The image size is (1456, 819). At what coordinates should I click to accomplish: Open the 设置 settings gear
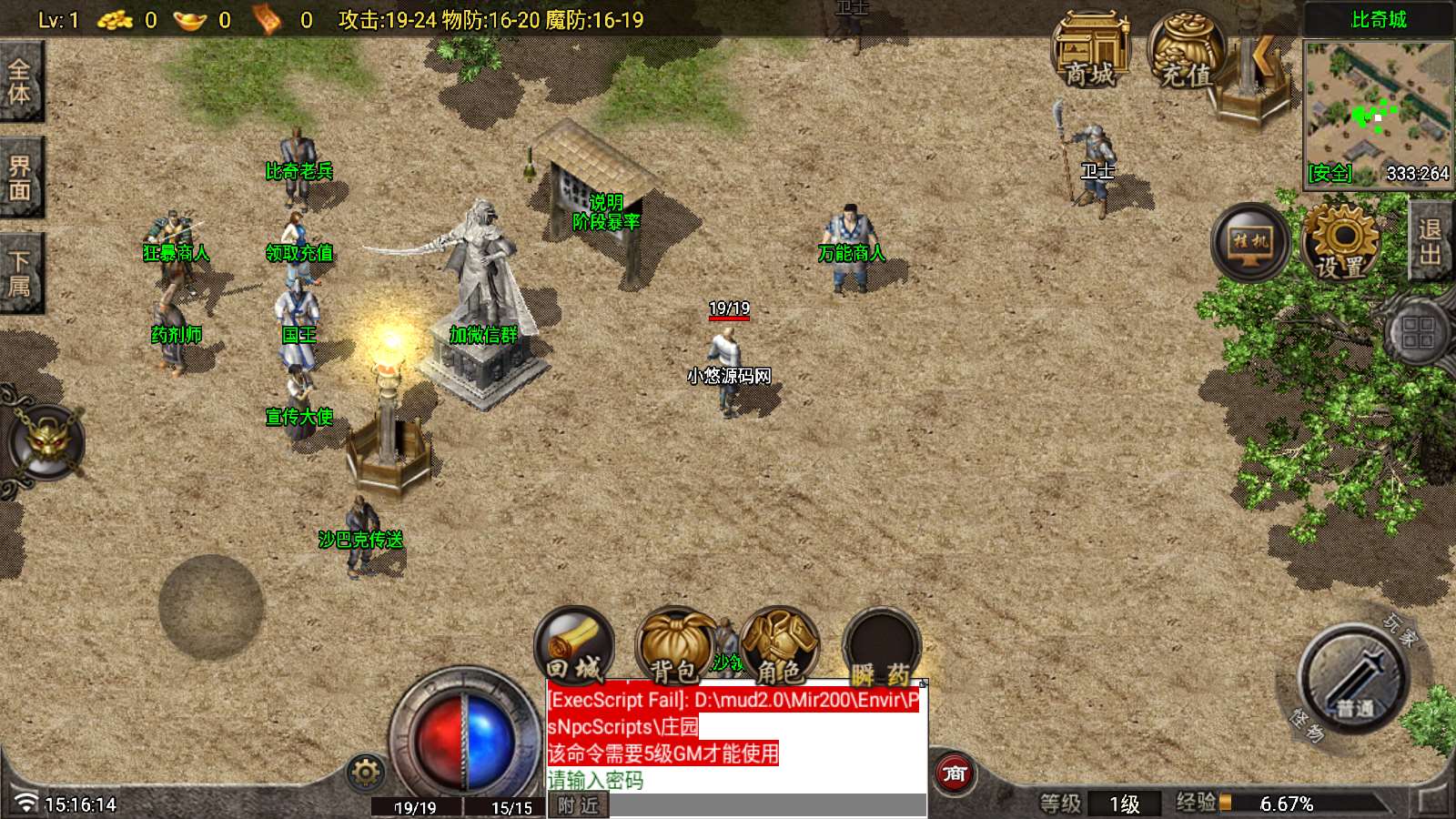pyautogui.click(x=1341, y=242)
